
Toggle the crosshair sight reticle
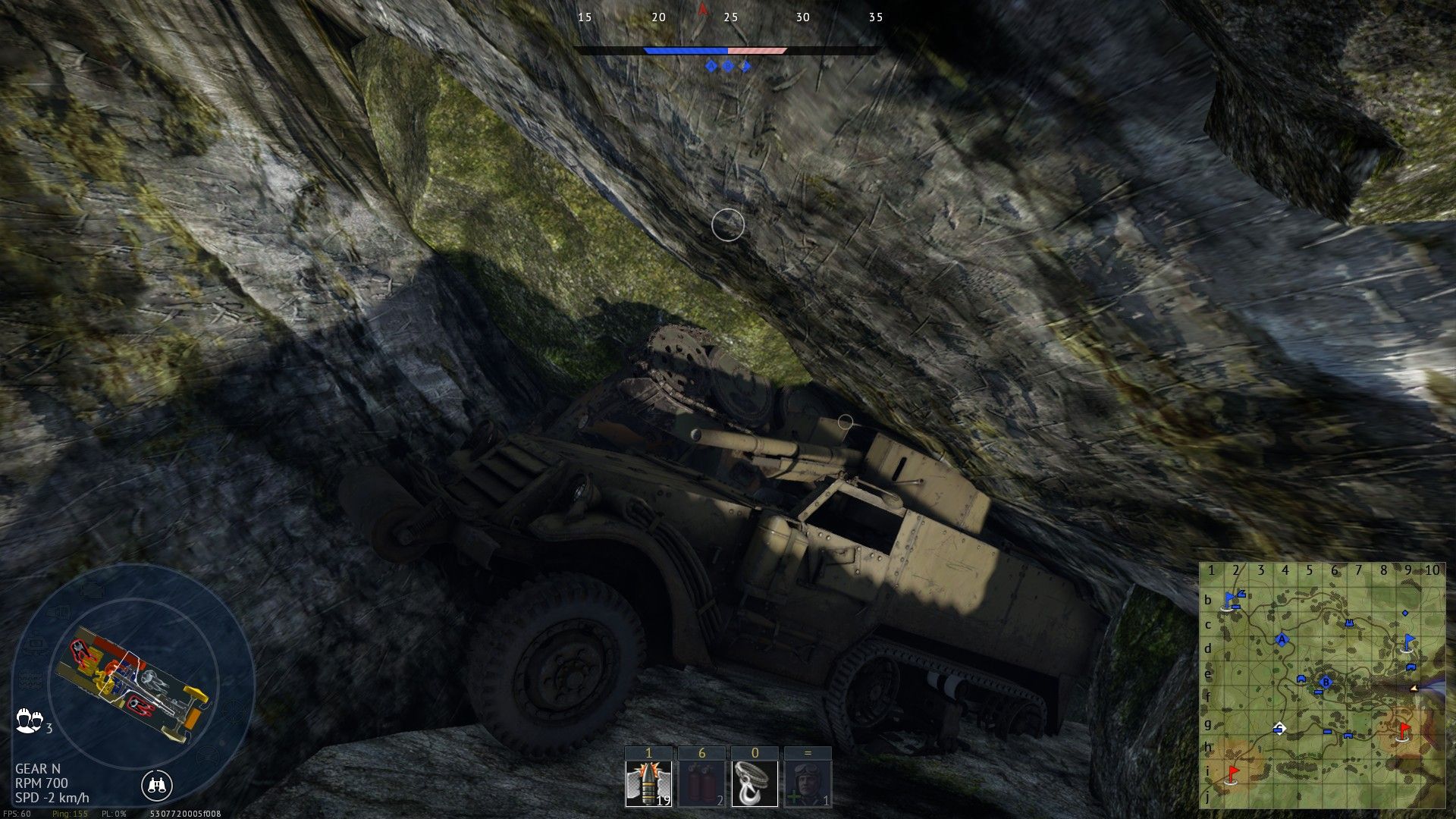point(728,225)
